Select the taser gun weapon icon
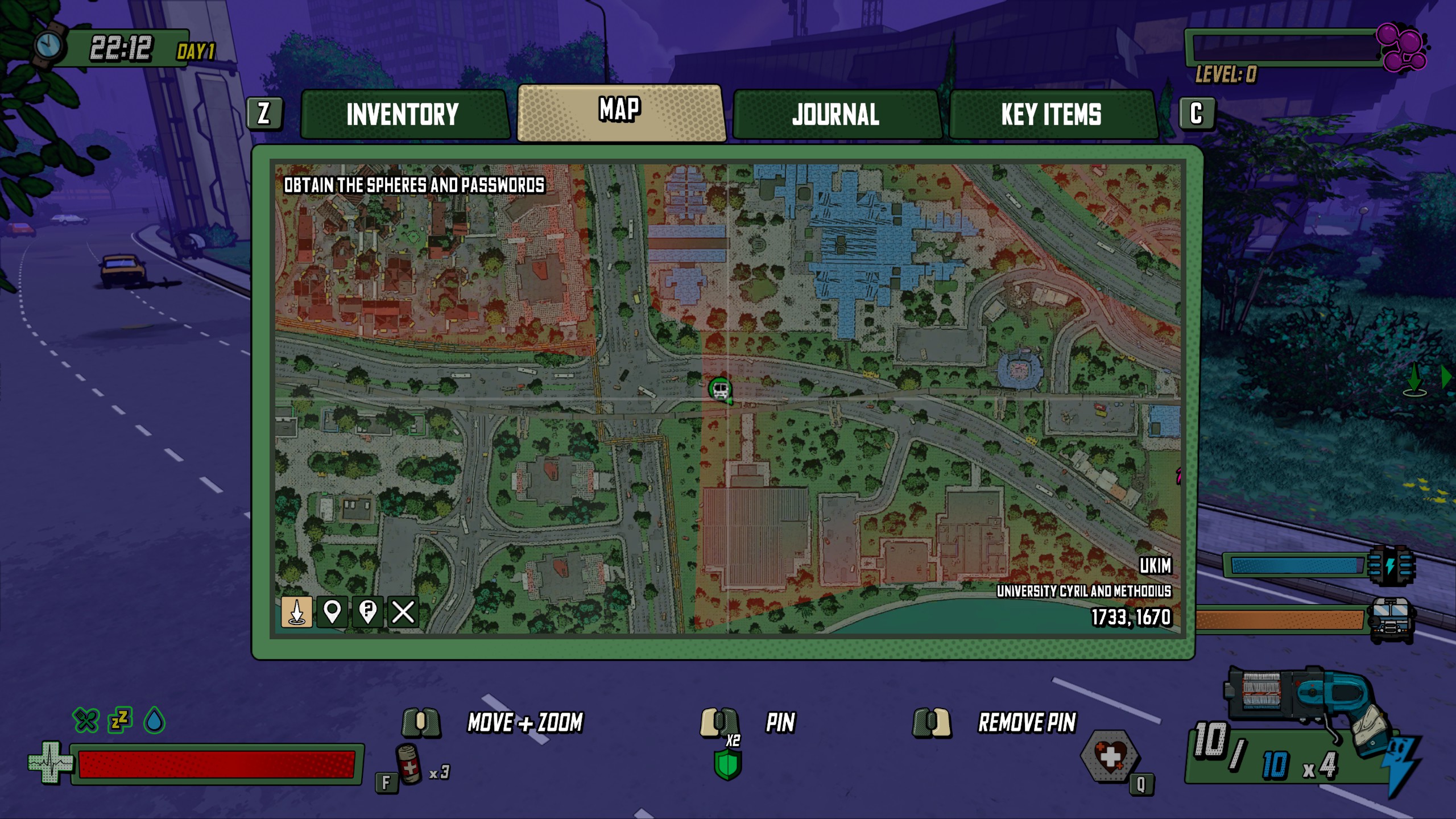Image resolution: width=1456 pixels, height=819 pixels. coord(1308,705)
